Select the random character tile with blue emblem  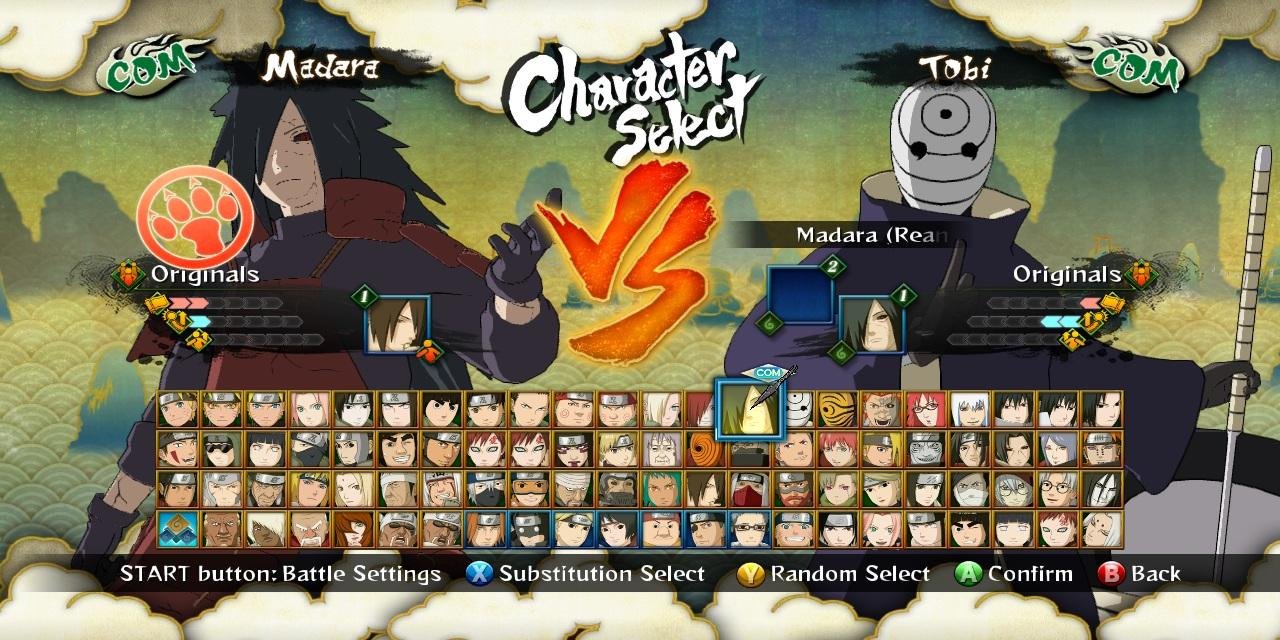[x=178, y=529]
